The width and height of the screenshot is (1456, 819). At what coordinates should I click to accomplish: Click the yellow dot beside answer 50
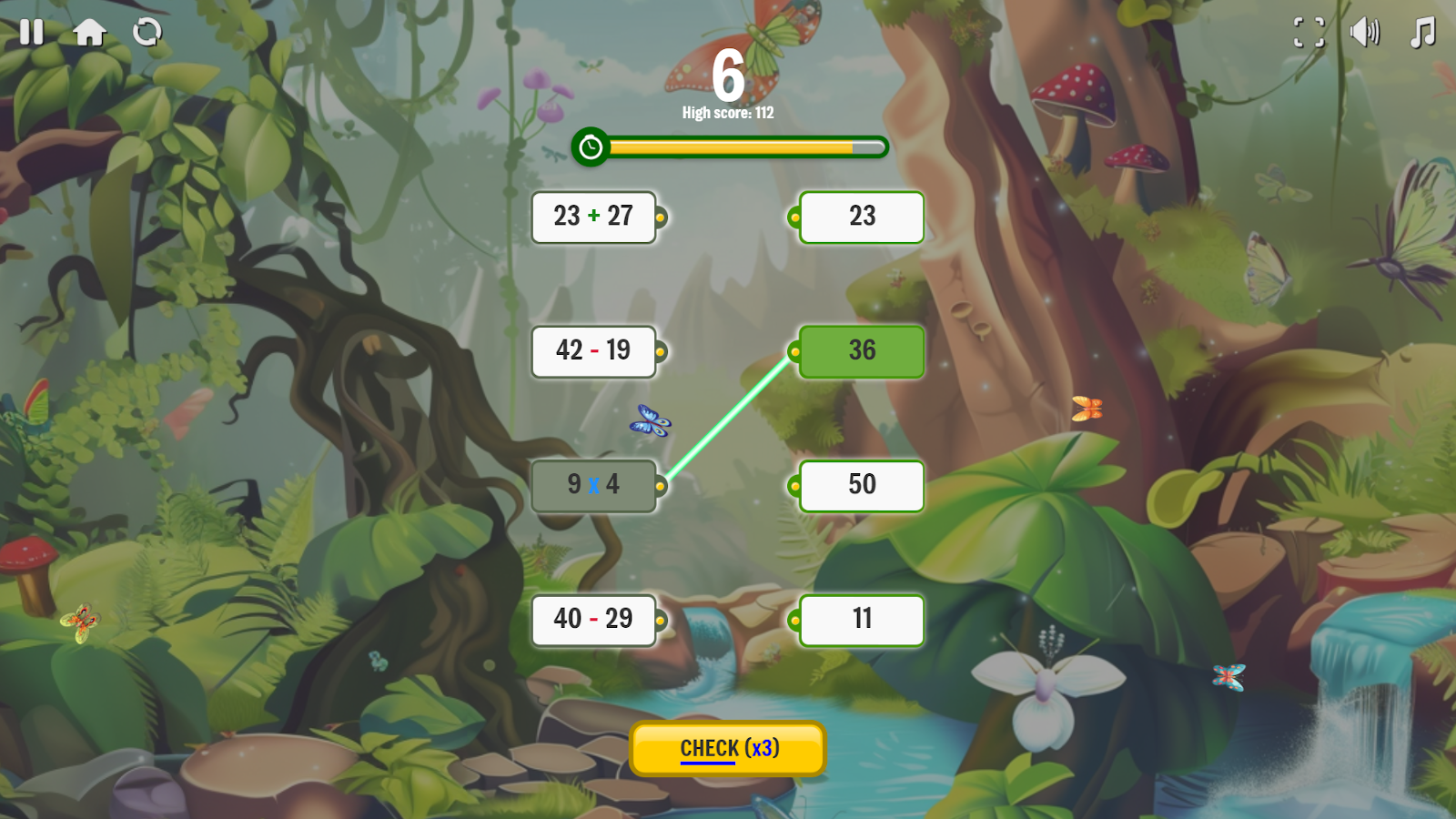tap(794, 486)
